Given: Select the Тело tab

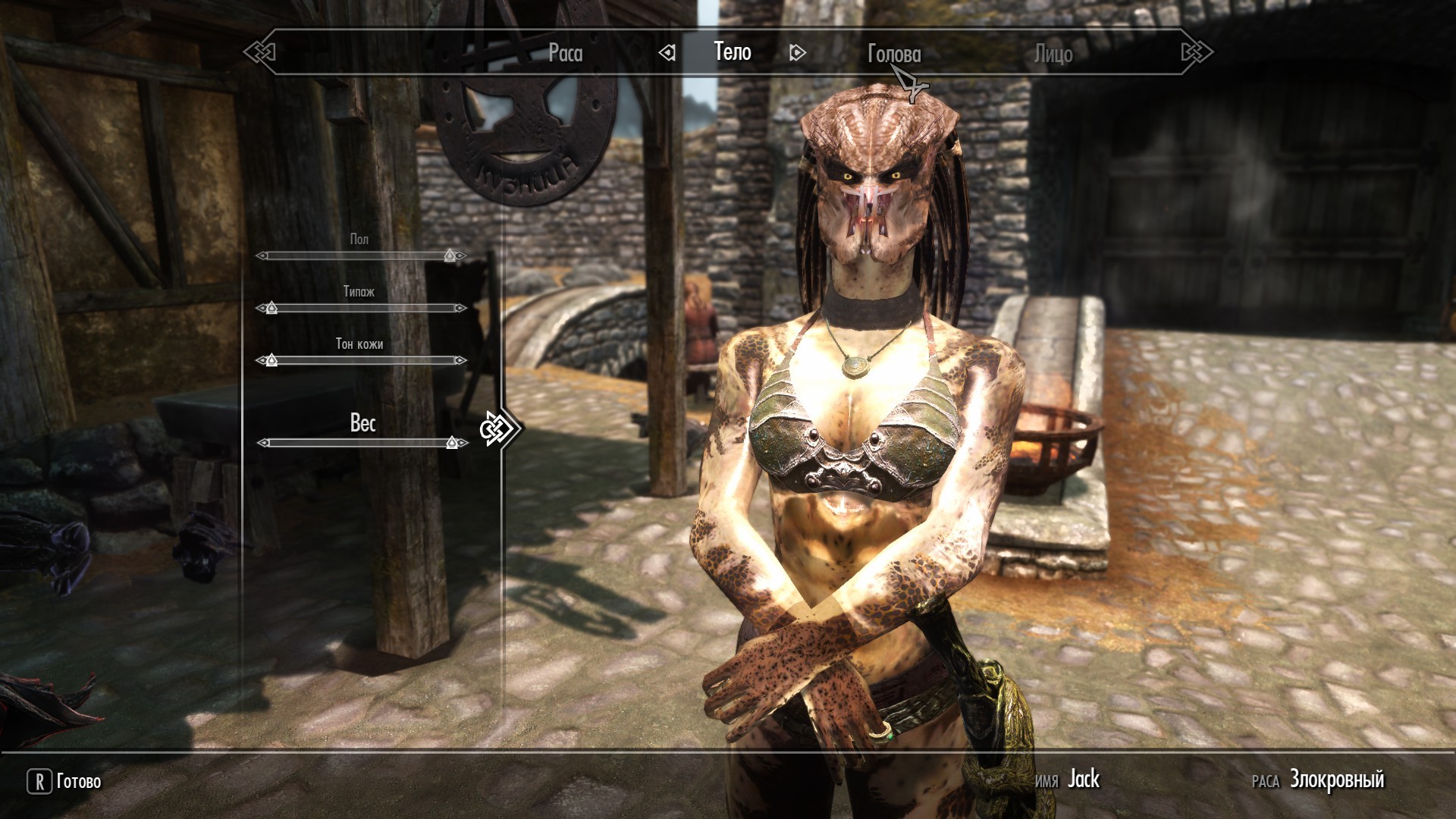Looking at the screenshot, I should tap(733, 52).
